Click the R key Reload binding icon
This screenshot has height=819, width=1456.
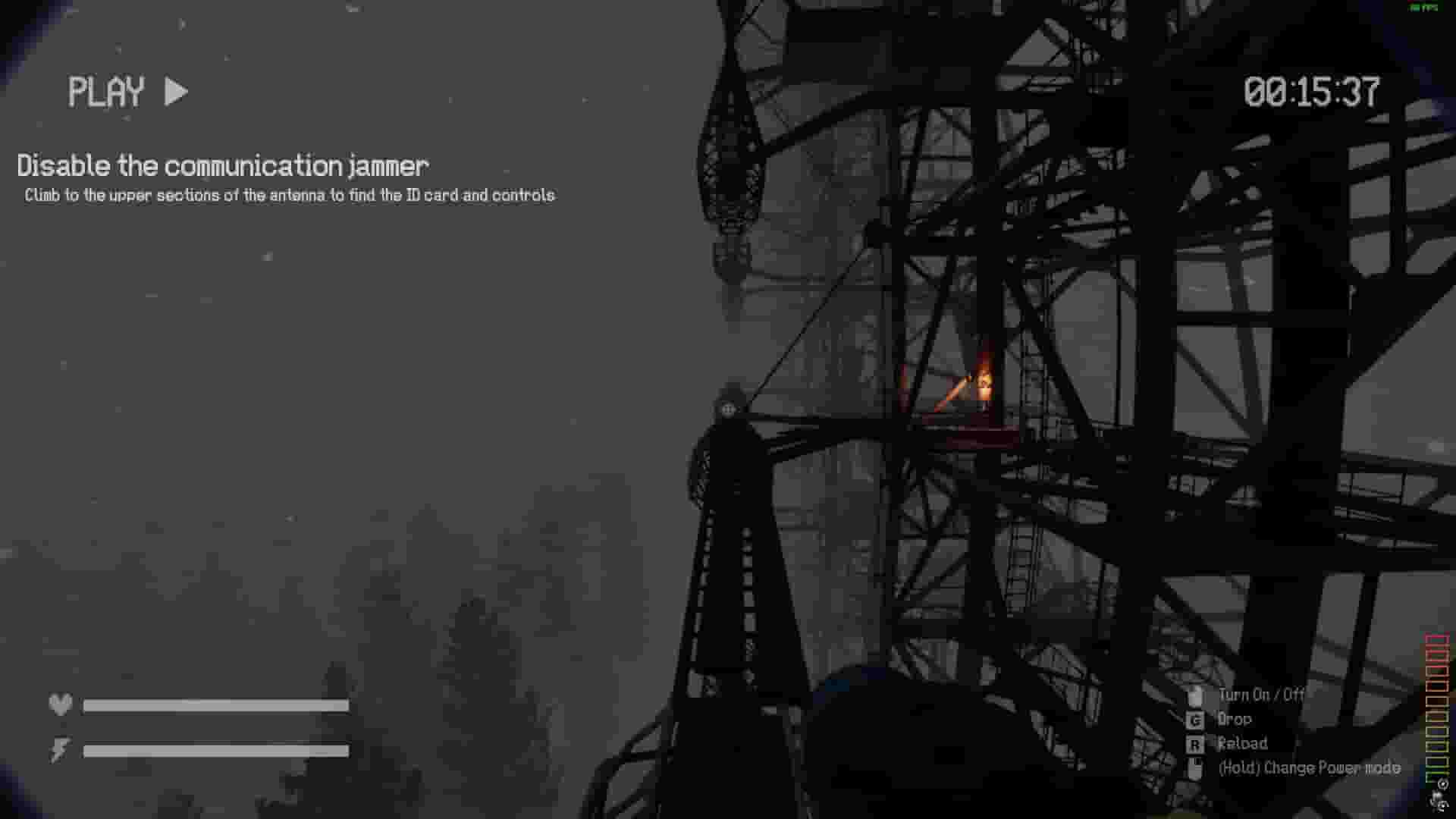click(1197, 743)
